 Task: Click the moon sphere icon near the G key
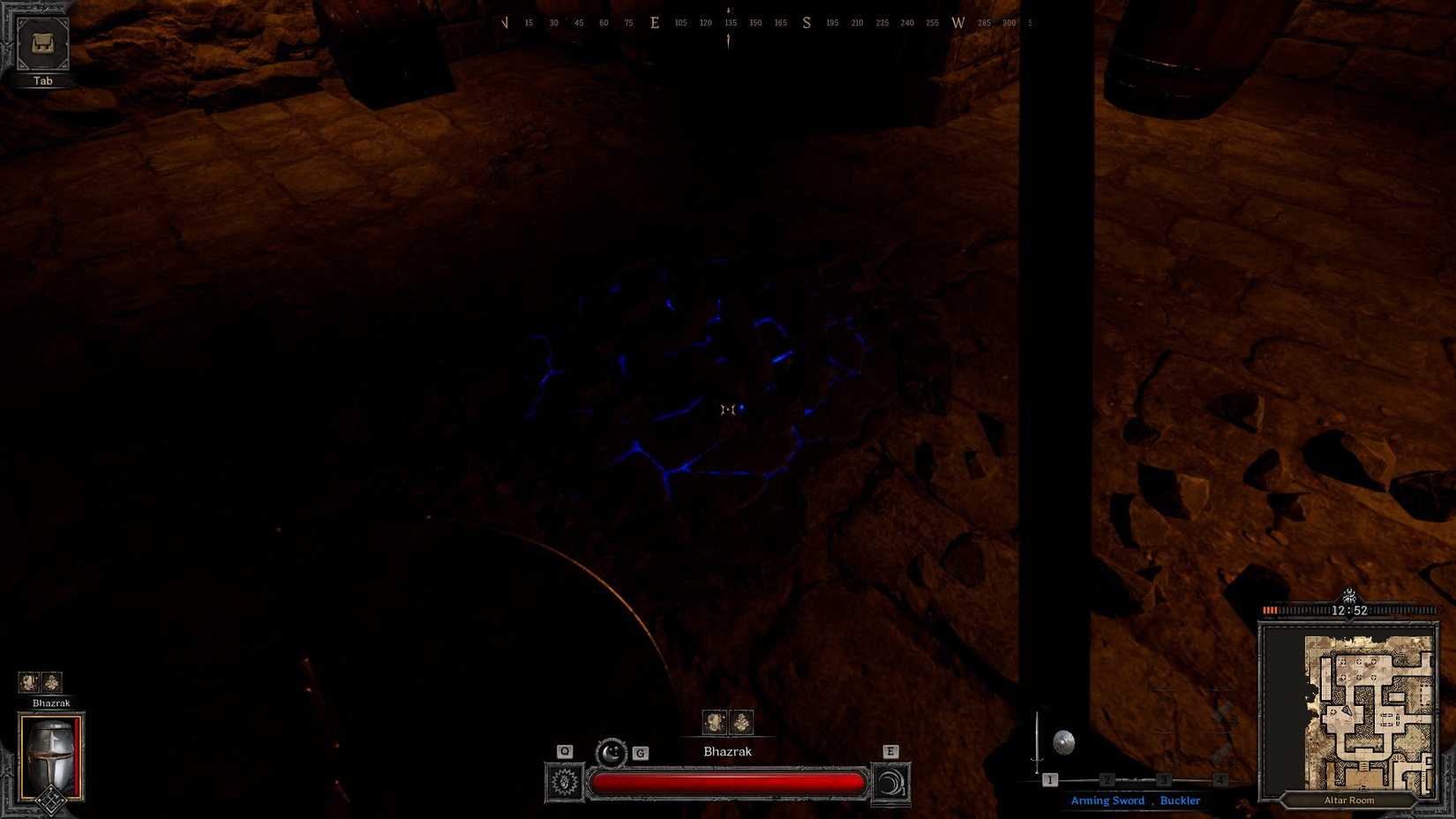point(612,751)
